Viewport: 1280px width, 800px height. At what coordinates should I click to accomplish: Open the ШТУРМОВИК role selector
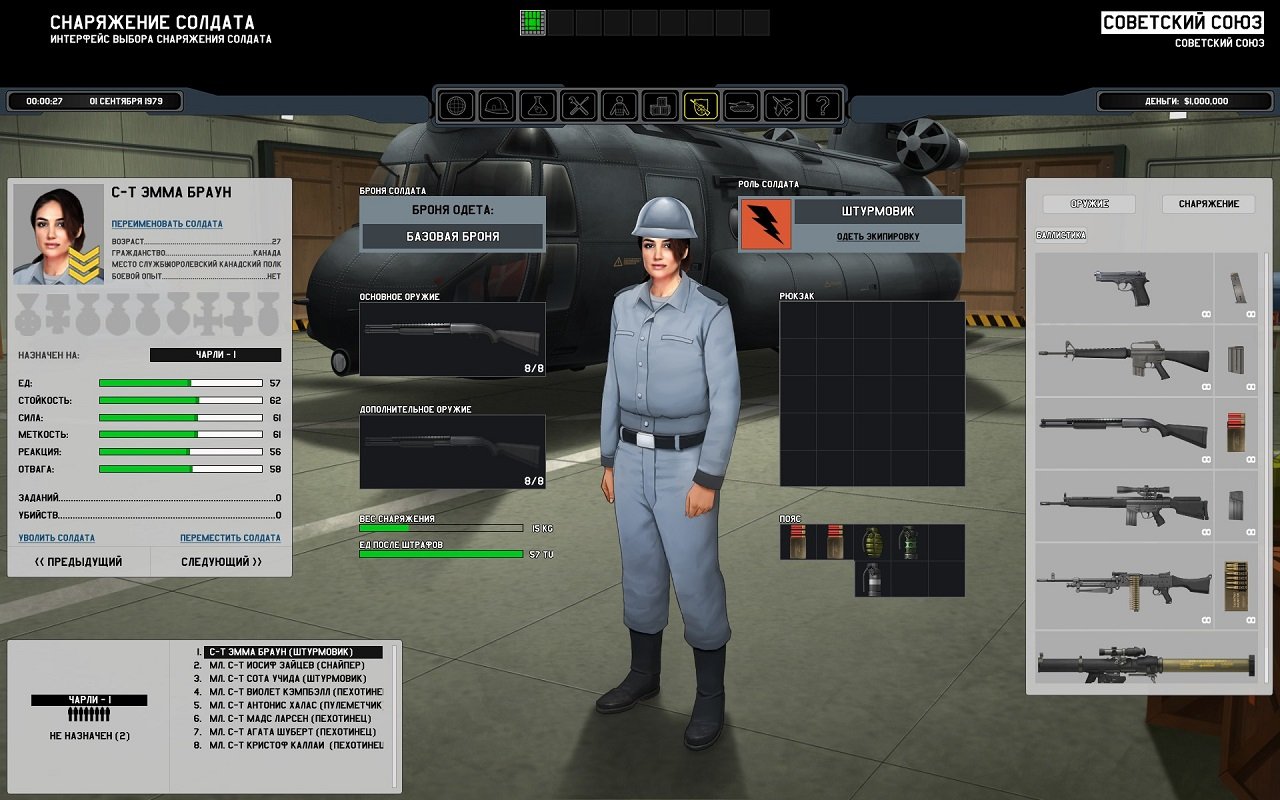(878, 211)
